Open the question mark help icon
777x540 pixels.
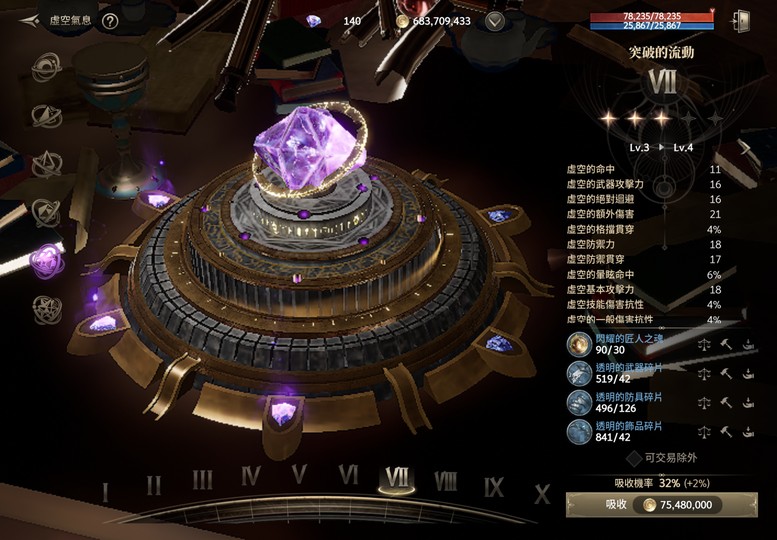pos(110,20)
